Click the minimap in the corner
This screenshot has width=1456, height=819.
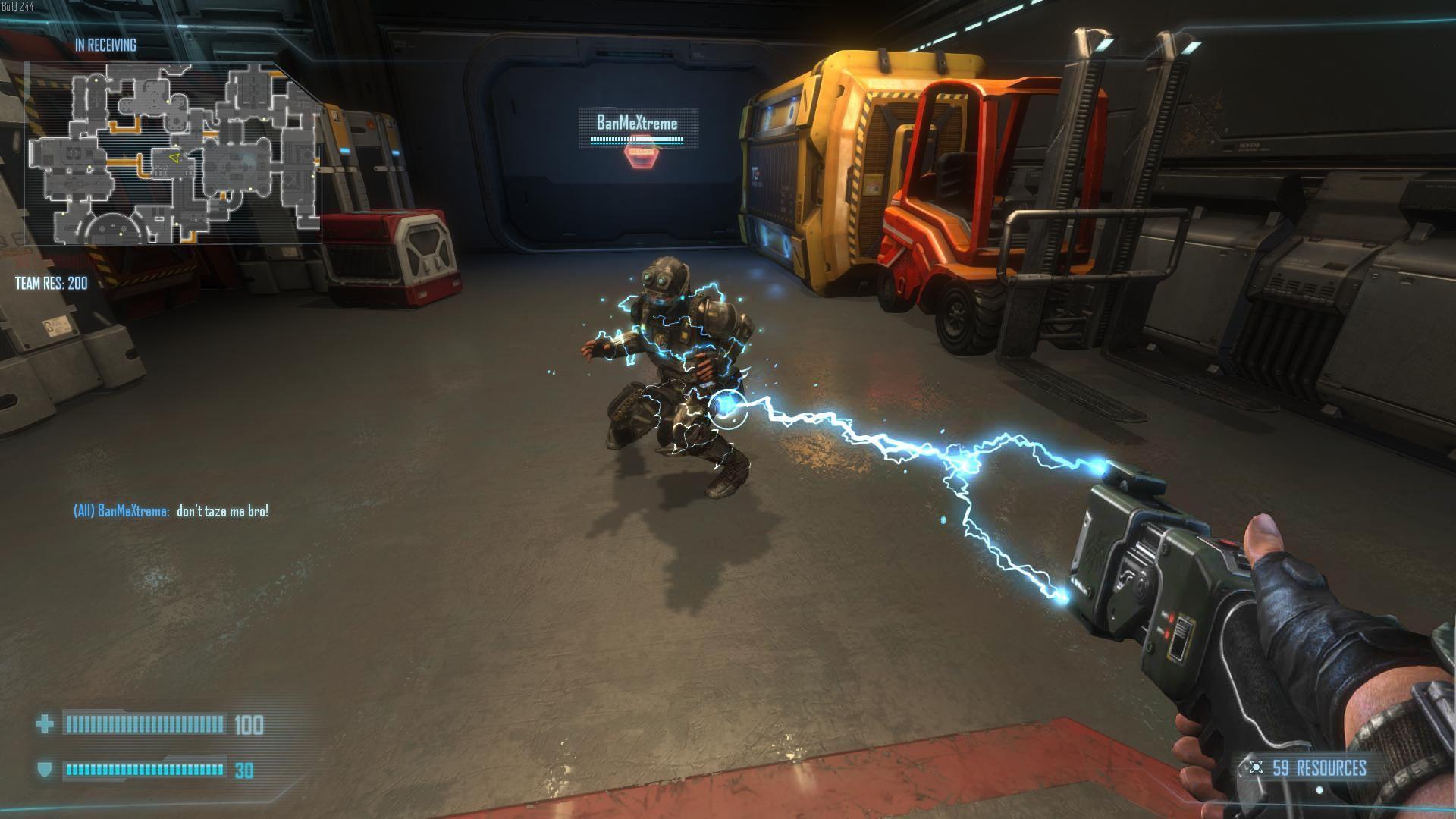[x=173, y=153]
